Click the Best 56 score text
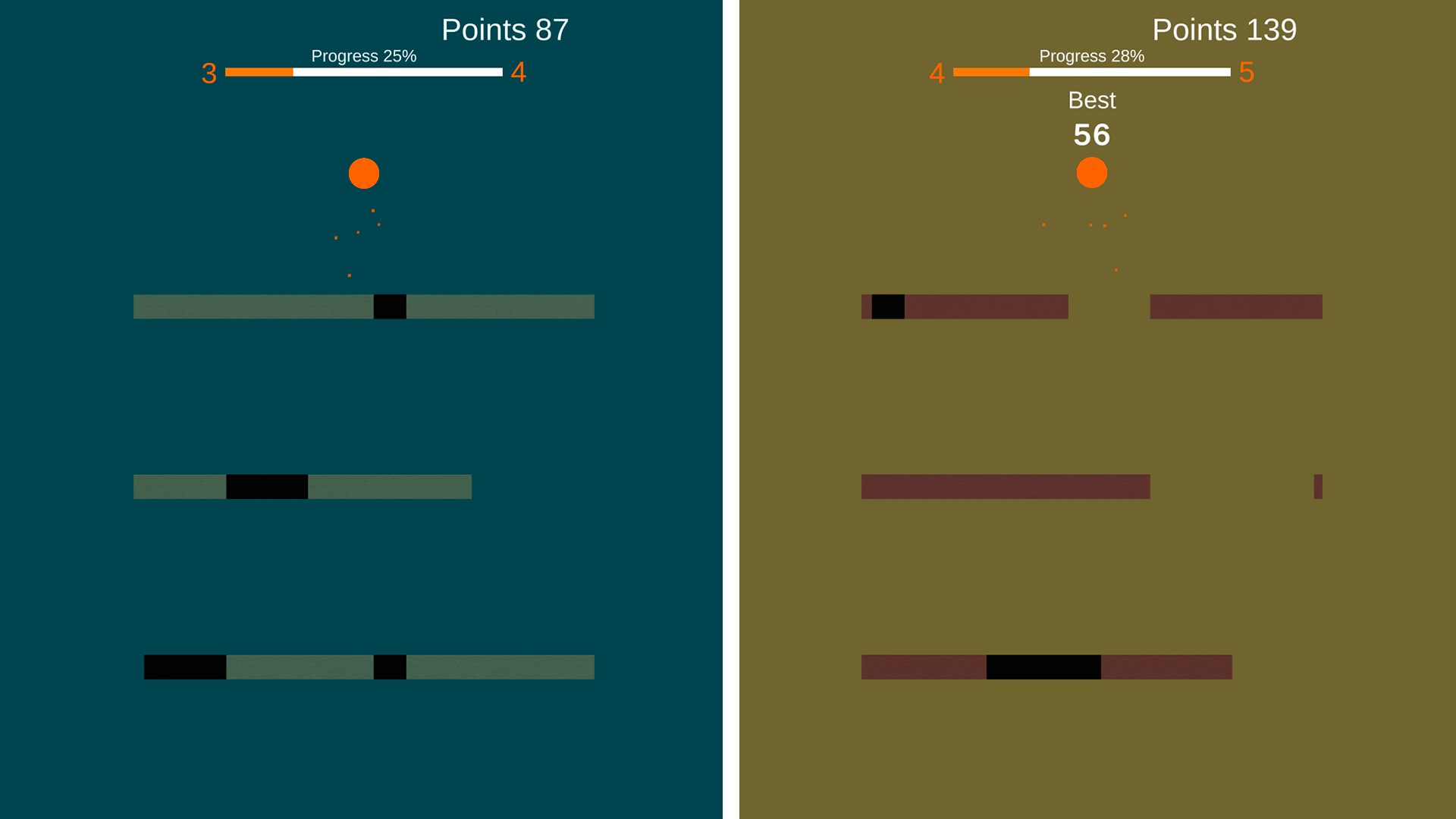Image resolution: width=1456 pixels, height=819 pixels. click(1093, 135)
